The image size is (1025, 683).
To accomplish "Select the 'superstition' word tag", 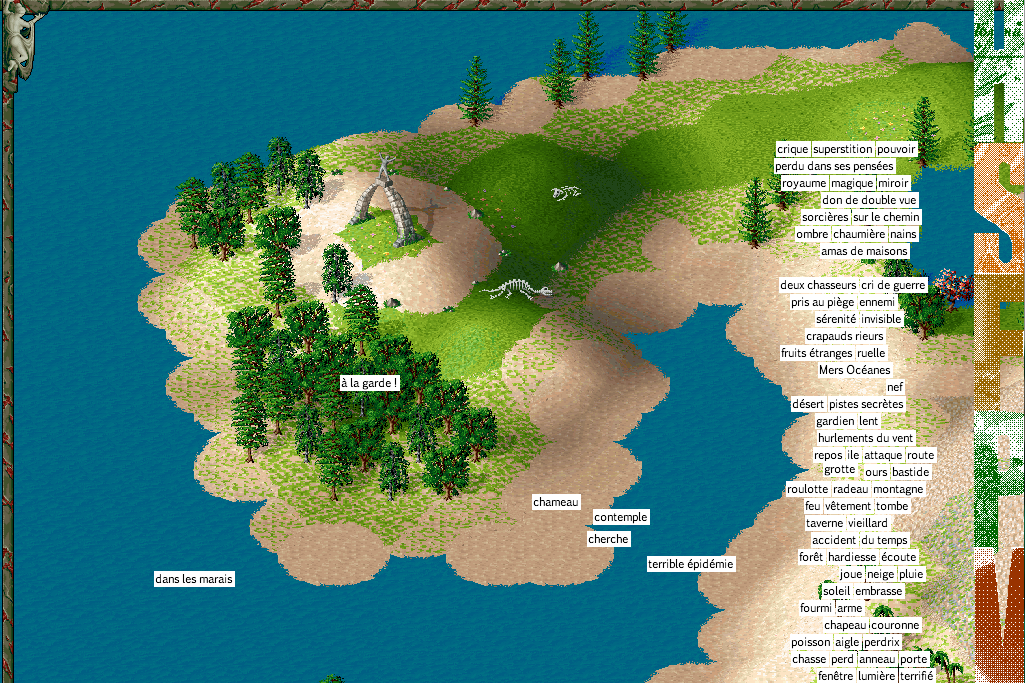I will coord(843,149).
